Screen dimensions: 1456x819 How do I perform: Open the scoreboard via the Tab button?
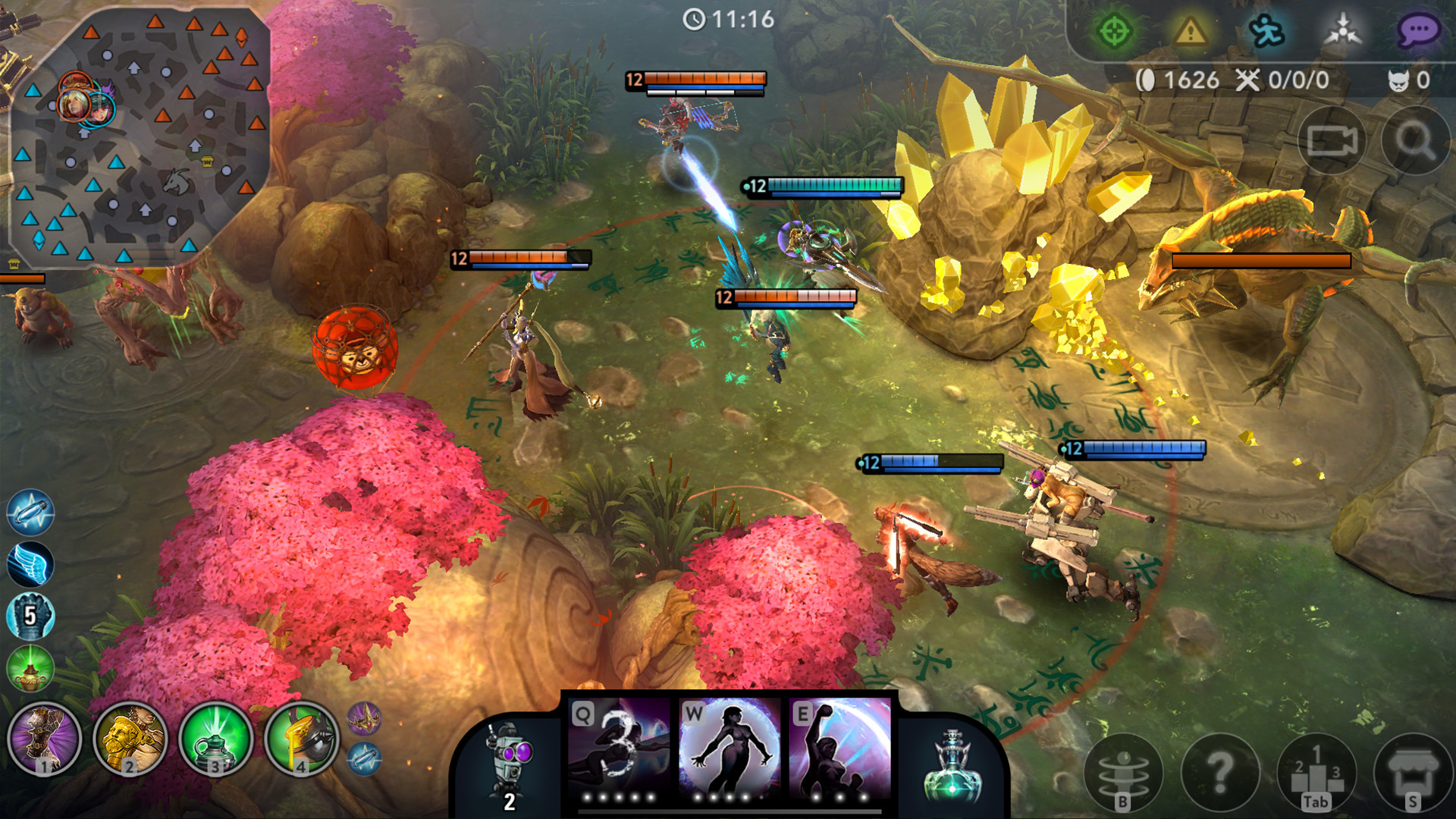[1317, 772]
